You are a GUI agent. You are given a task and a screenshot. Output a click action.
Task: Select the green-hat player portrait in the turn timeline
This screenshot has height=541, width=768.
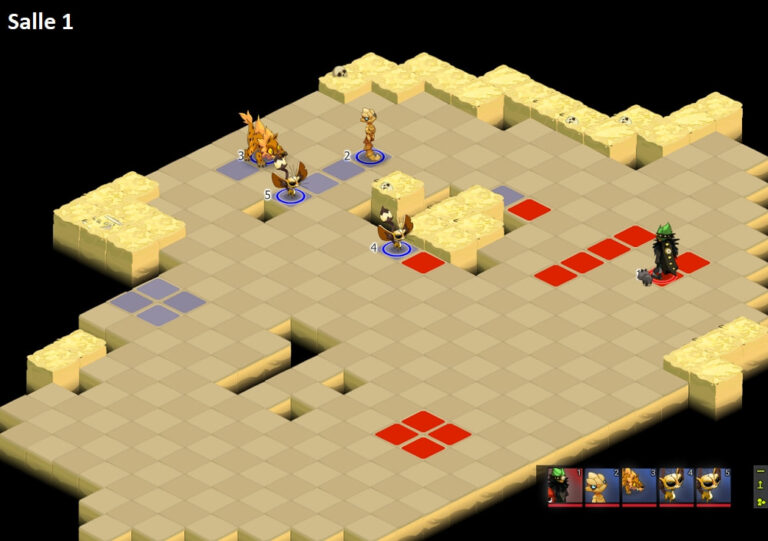point(565,485)
